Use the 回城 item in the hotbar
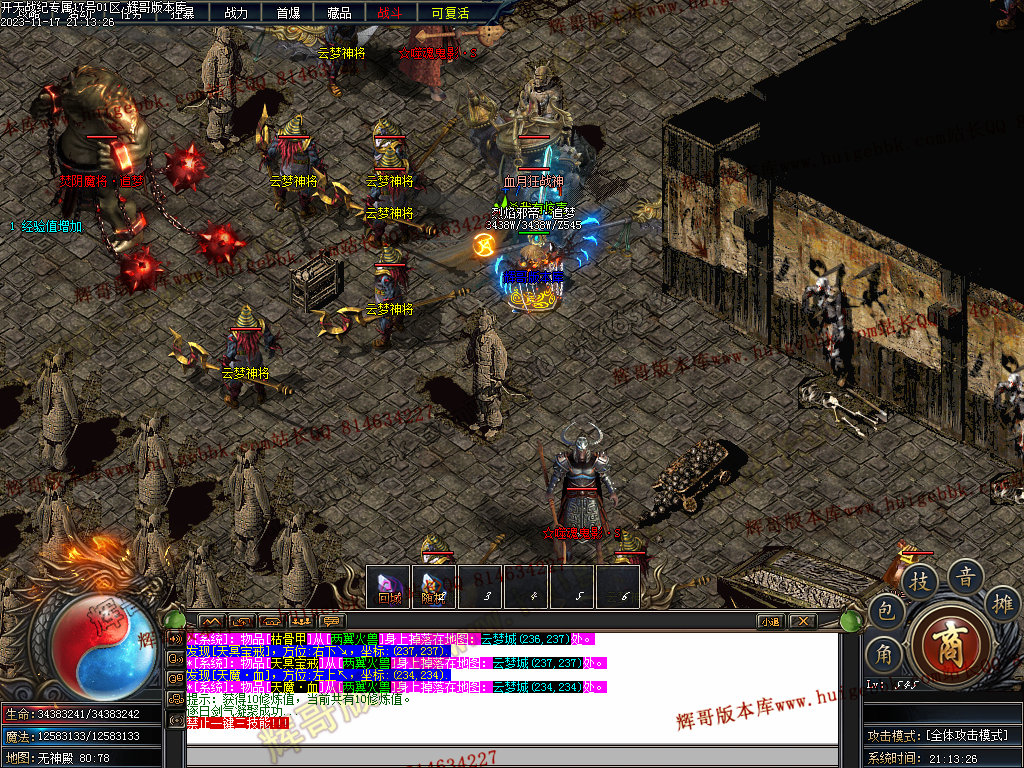The width and height of the screenshot is (1024, 768). (x=388, y=587)
